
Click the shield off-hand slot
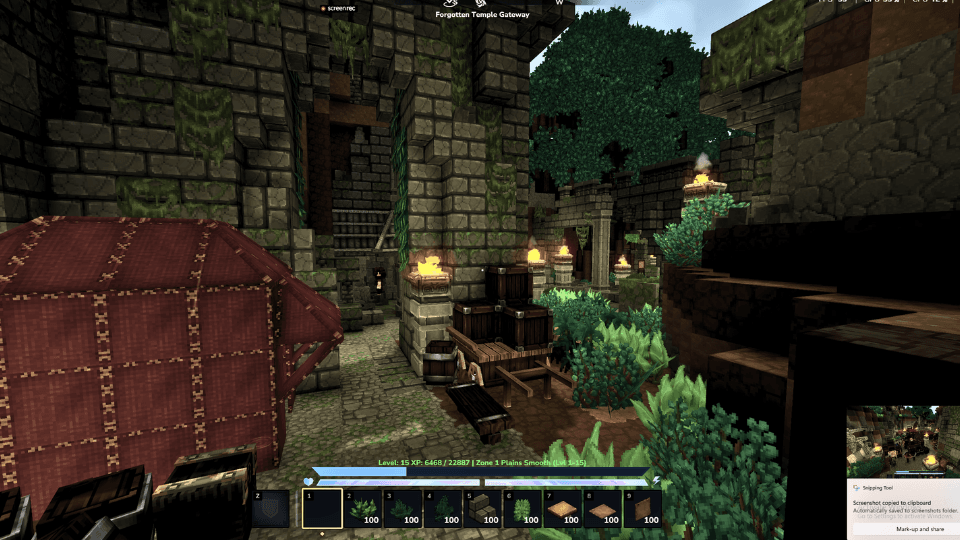[x=269, y=508]
